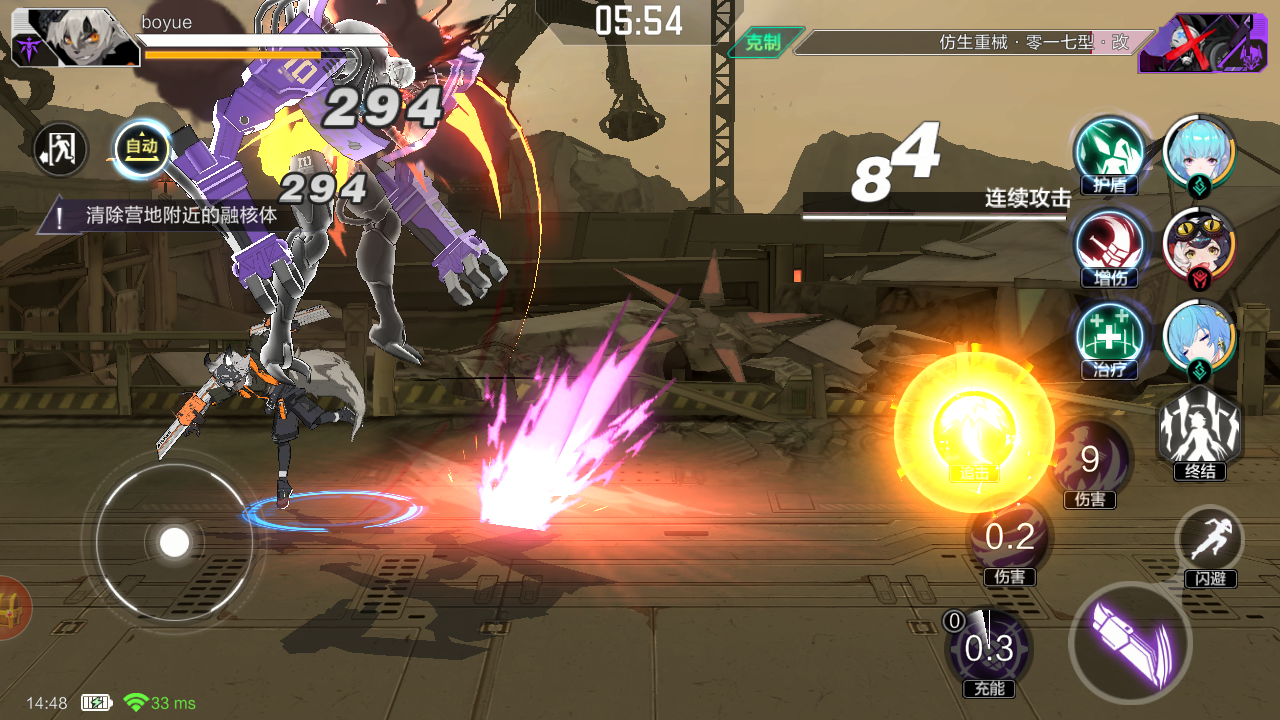Viewport: 1280px width, 720px height.
Task: Activate the 护盾 shield skill
Action: pos(1109,150)
